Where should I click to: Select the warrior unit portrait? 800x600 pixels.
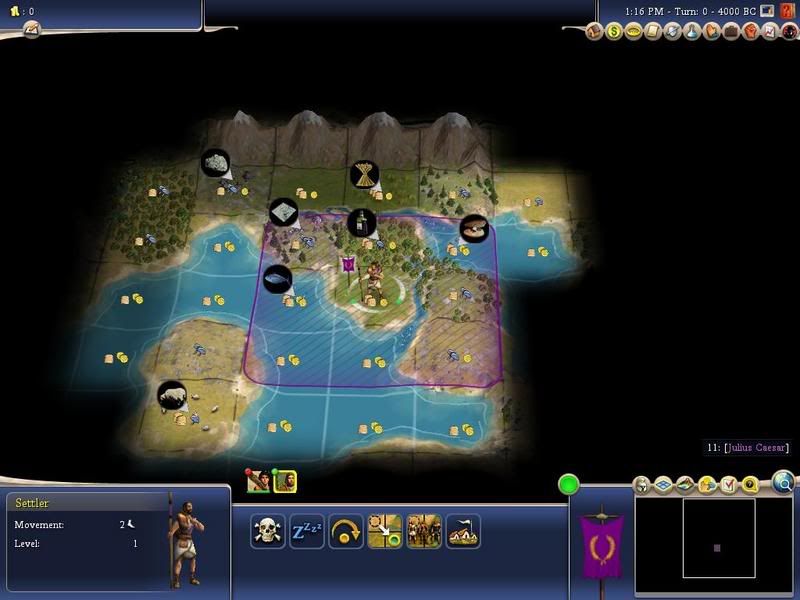tap(259, 482)
